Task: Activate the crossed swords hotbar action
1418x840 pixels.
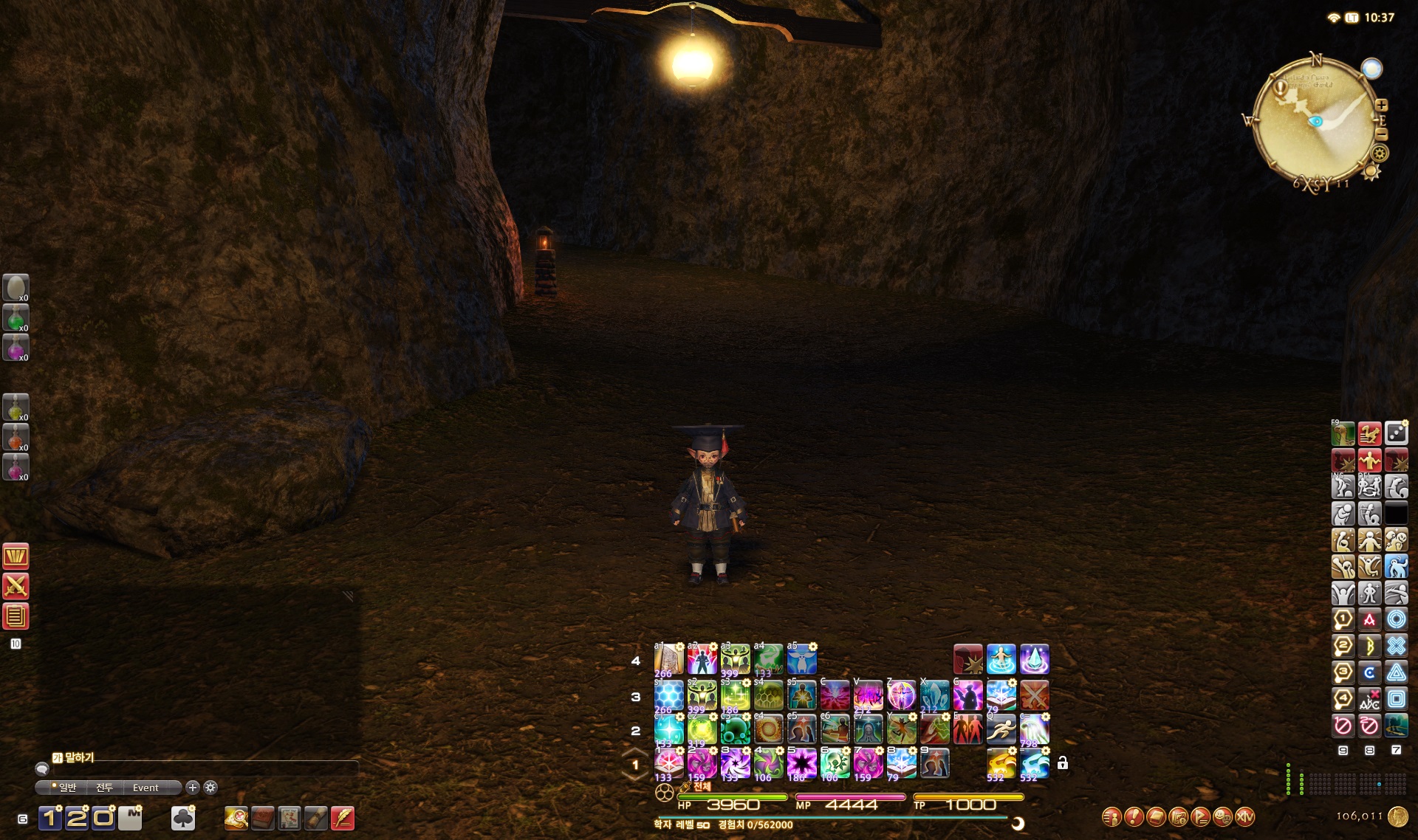Action: tap(1034, 695)
